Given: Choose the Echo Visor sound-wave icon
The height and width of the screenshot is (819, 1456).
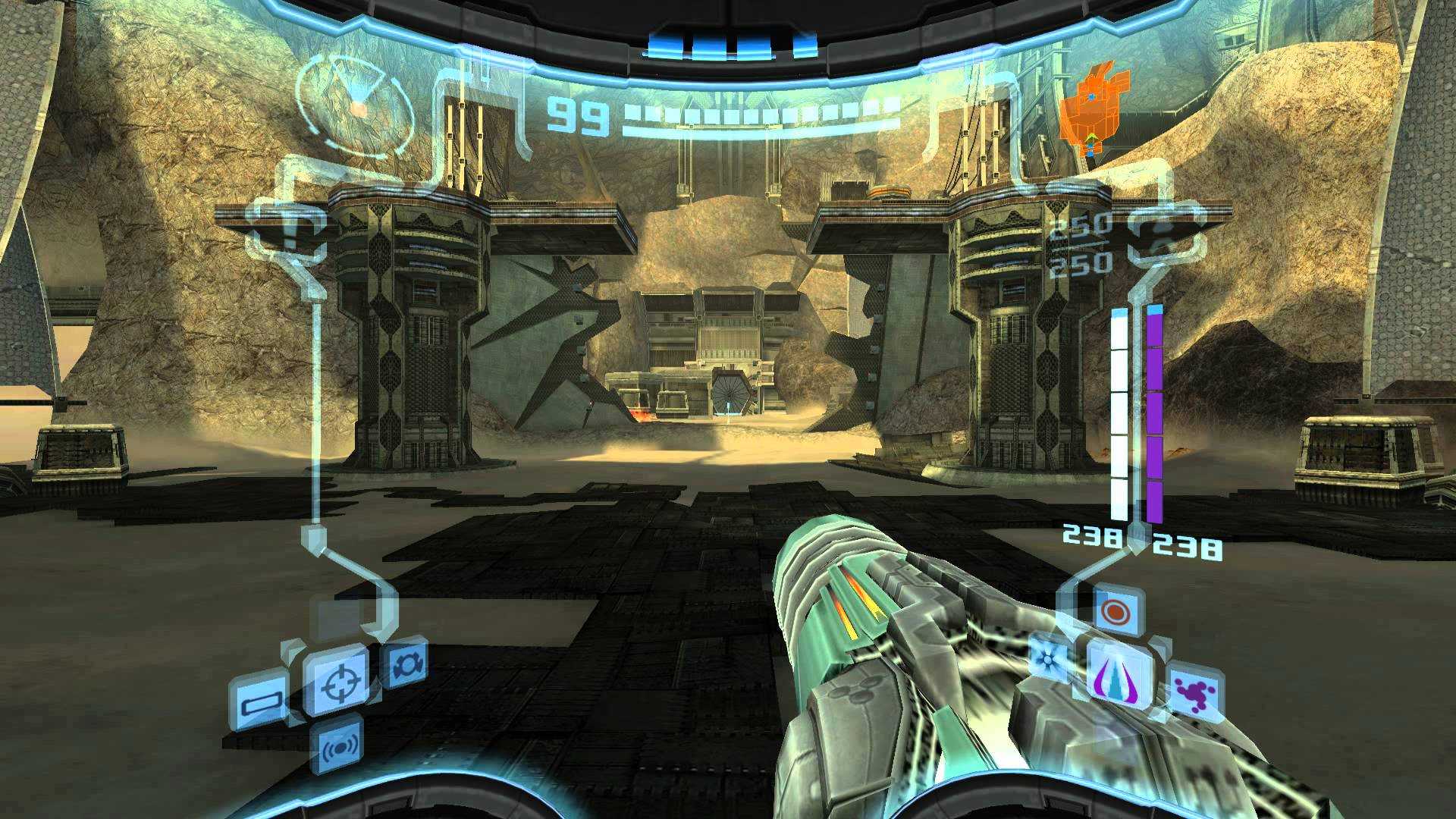Looking at the screenshot, I should (339, 746).
